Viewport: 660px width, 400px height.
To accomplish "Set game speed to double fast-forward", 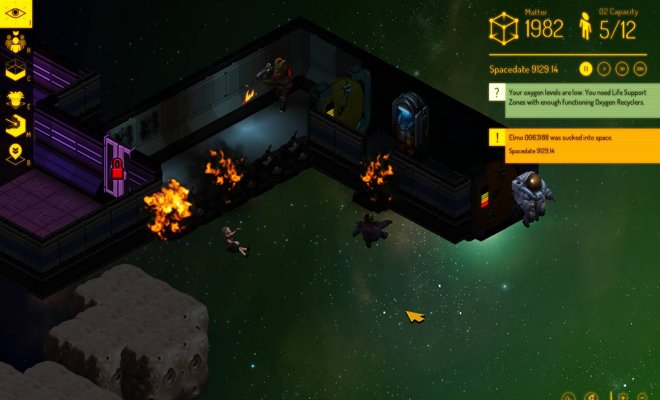I will (622, 69).
